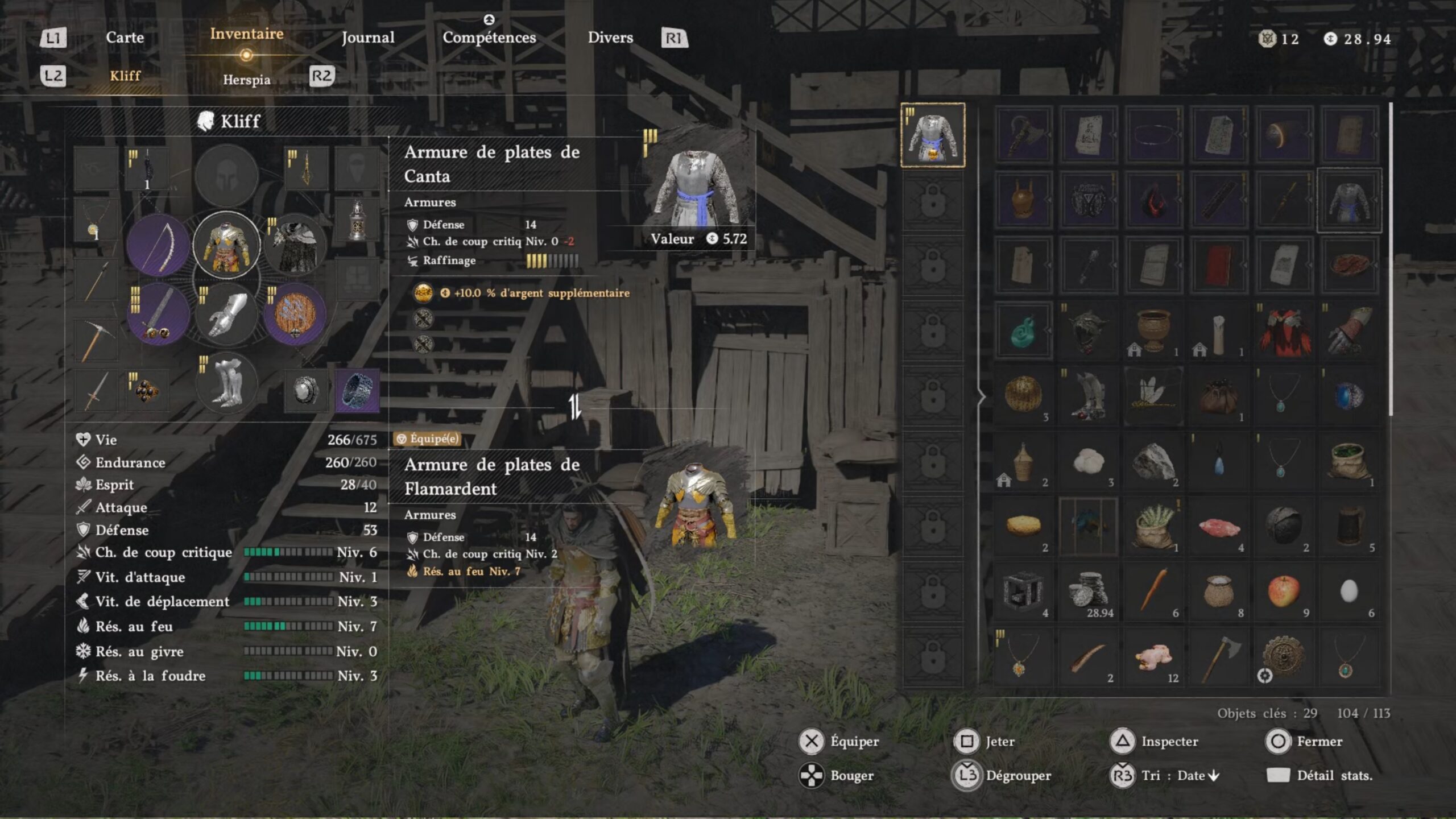Select the Canta plate armor category slot

[933, 135]
